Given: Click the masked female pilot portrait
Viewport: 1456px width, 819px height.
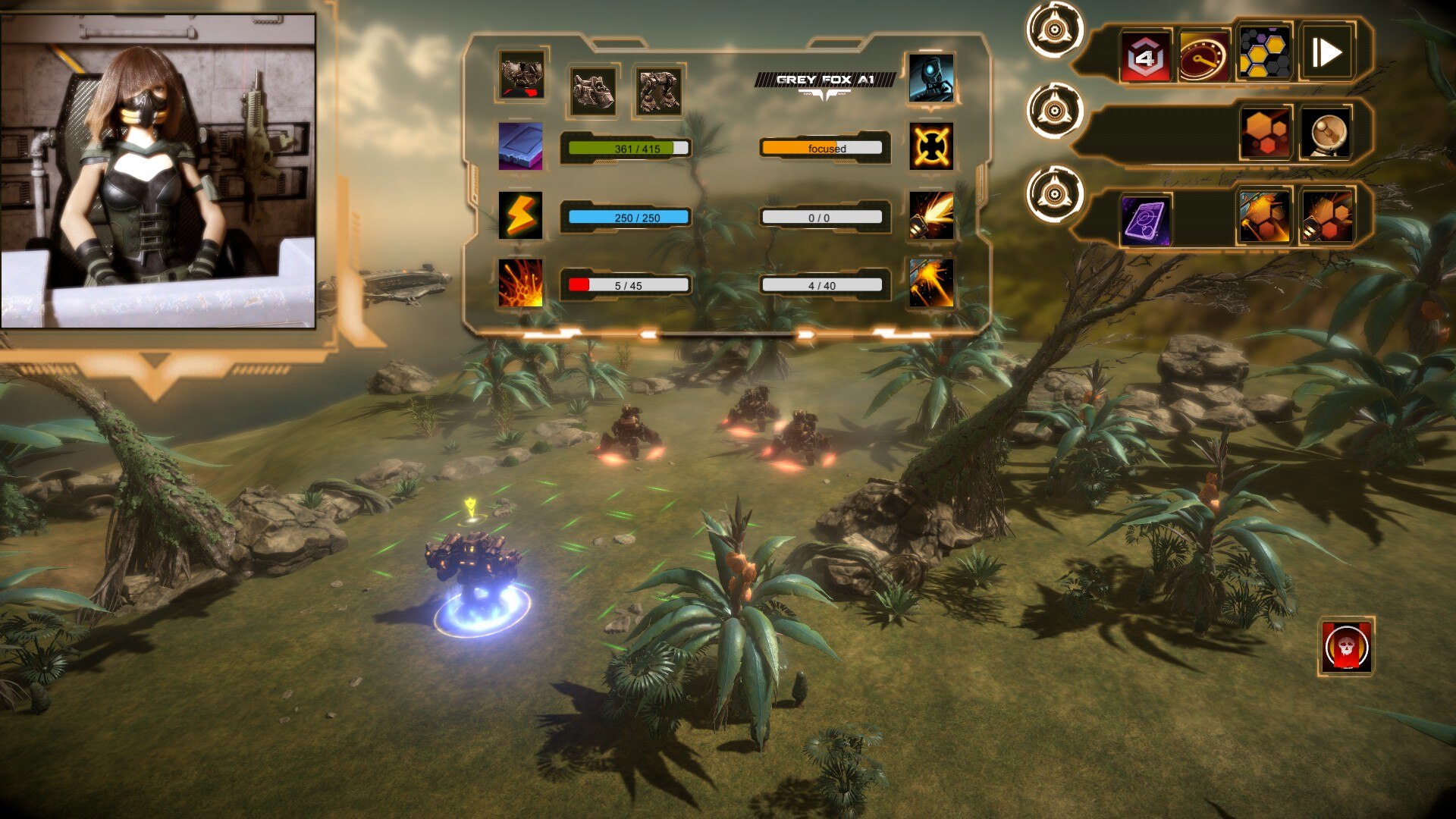Looking at the screenshot, I should click(158, 171).
